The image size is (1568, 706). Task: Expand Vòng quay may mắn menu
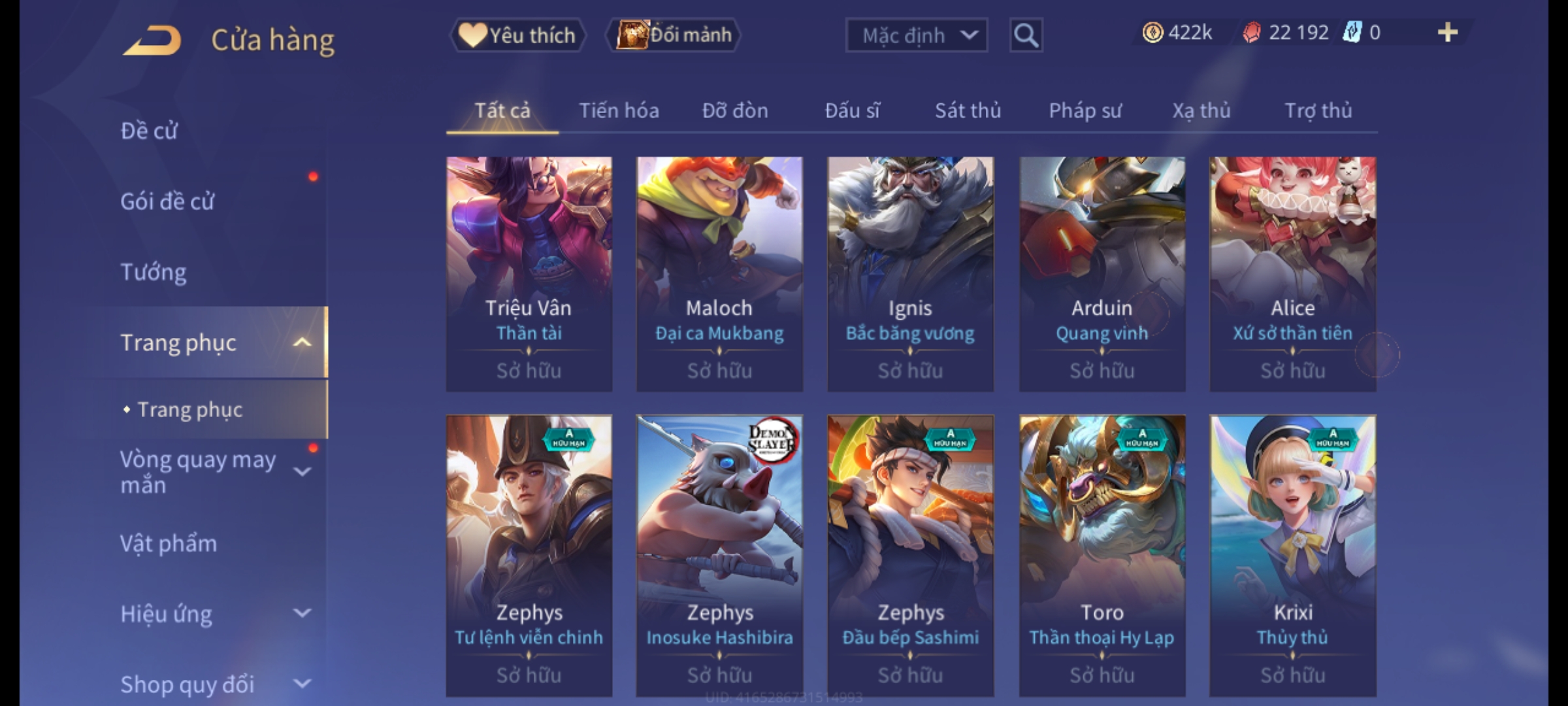click(301, 471)
